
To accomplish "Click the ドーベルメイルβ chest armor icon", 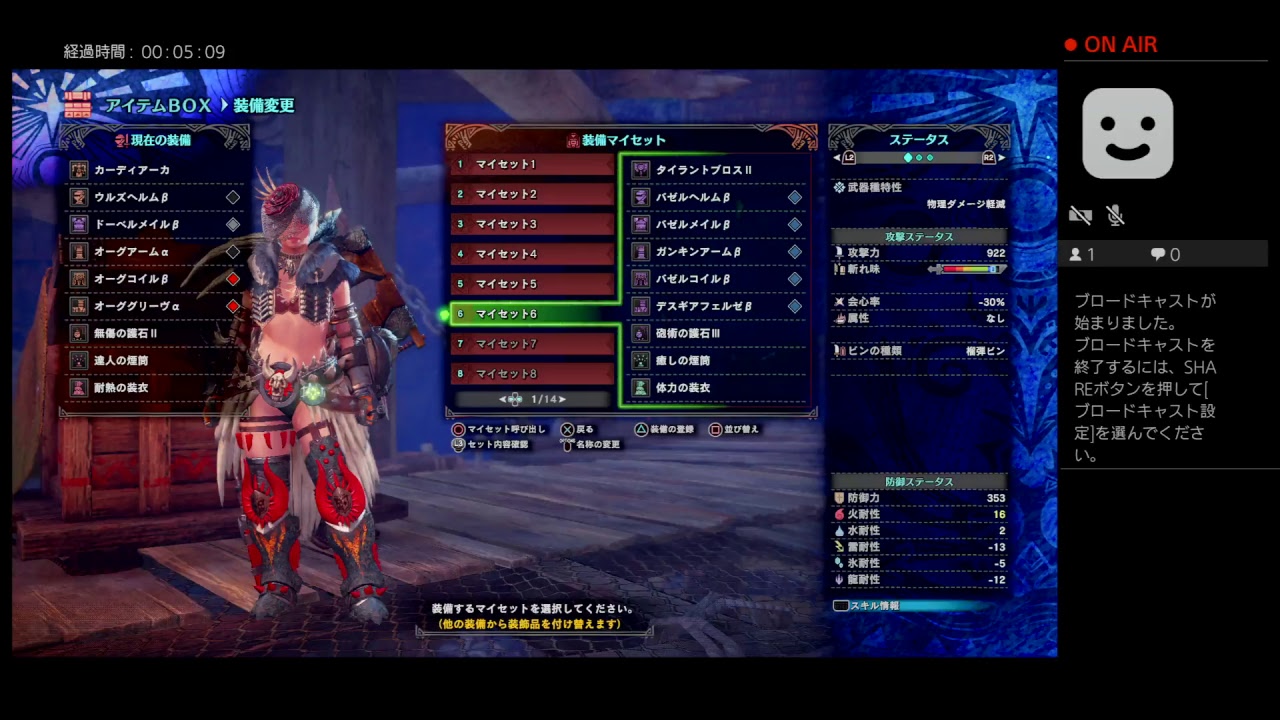I will pos(78,224).
